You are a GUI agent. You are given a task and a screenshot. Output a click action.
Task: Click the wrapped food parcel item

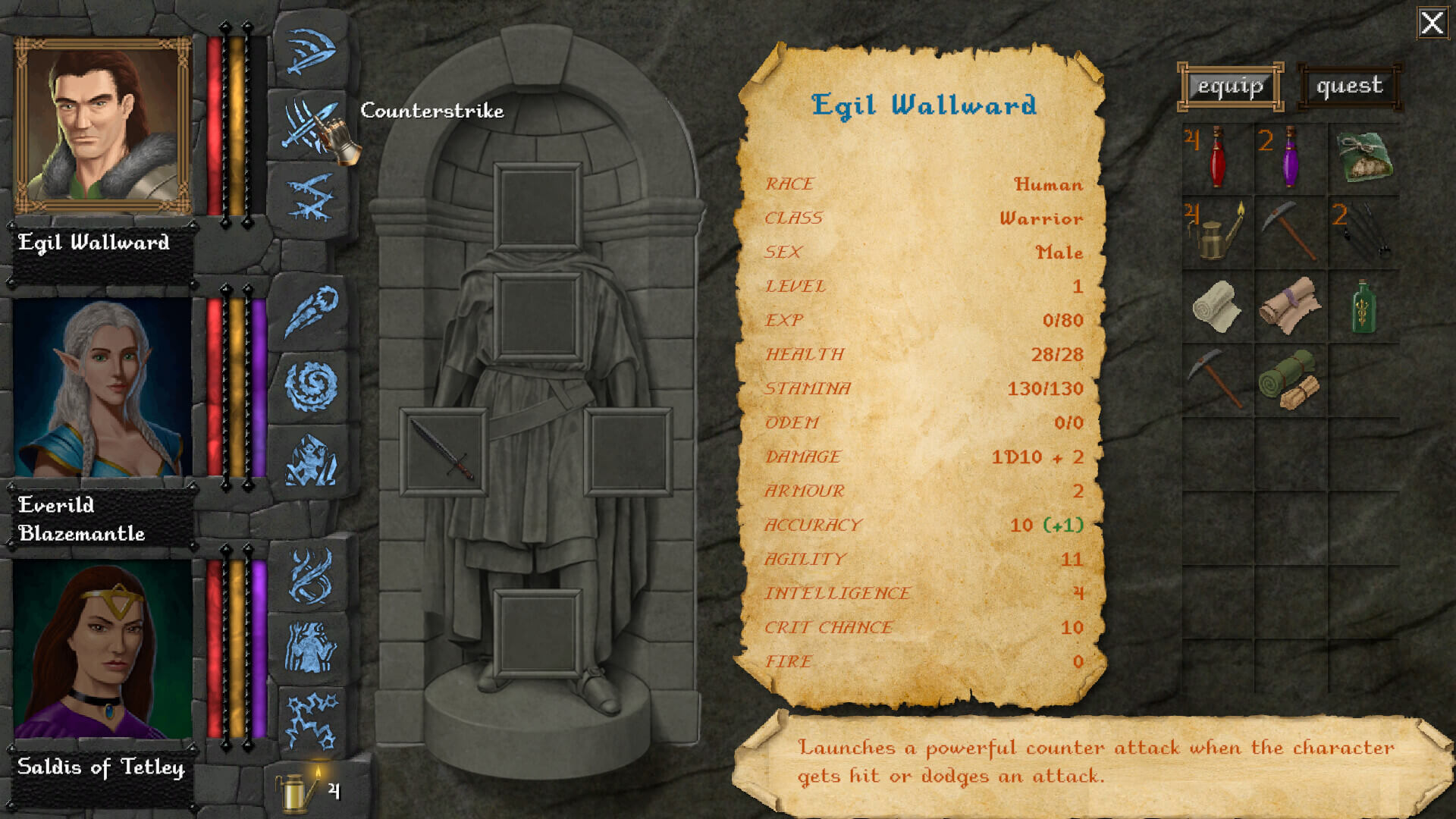pos(1362,158)
